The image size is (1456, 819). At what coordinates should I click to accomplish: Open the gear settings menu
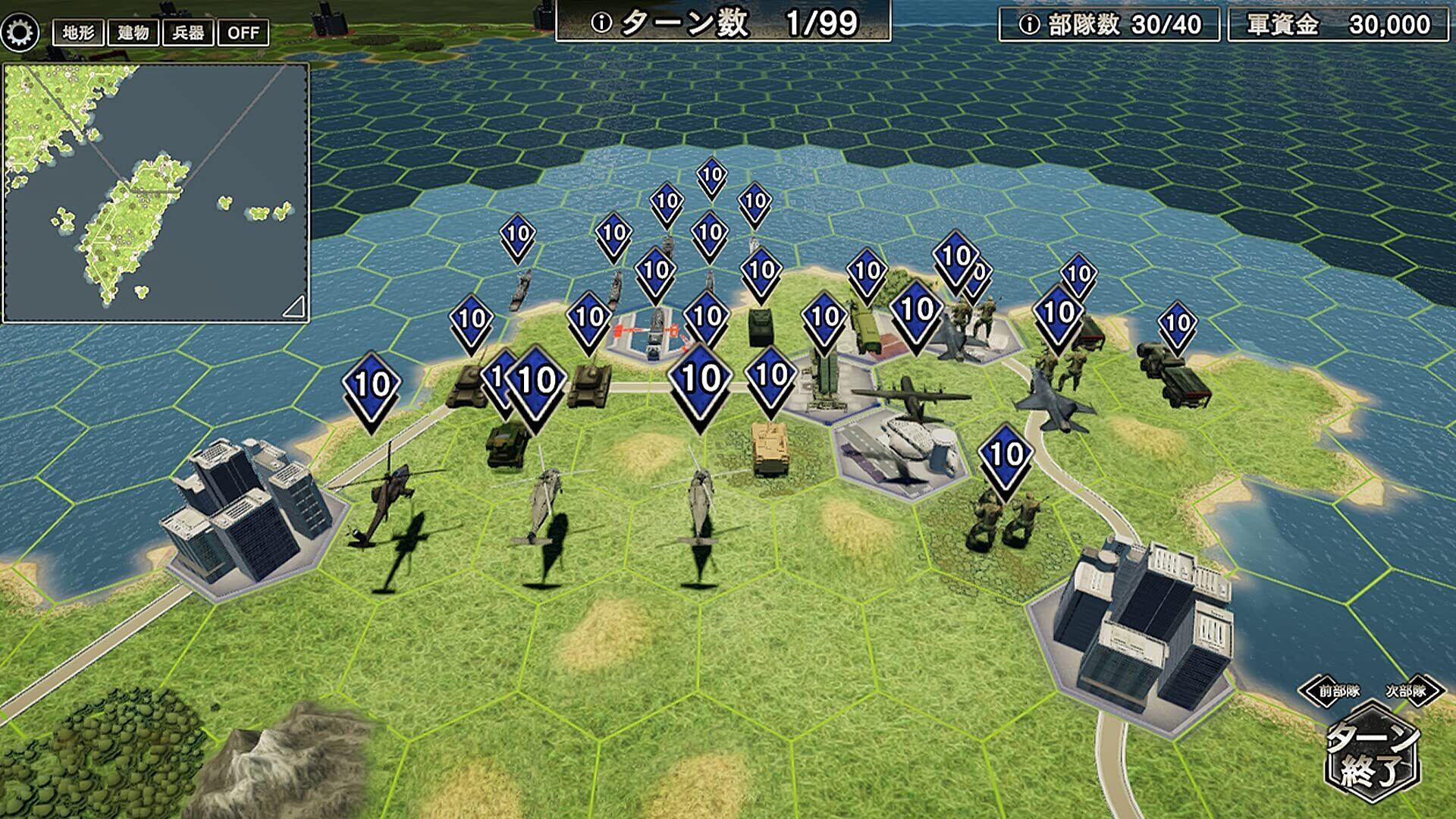pyautogui.click(x=20, y=32)
